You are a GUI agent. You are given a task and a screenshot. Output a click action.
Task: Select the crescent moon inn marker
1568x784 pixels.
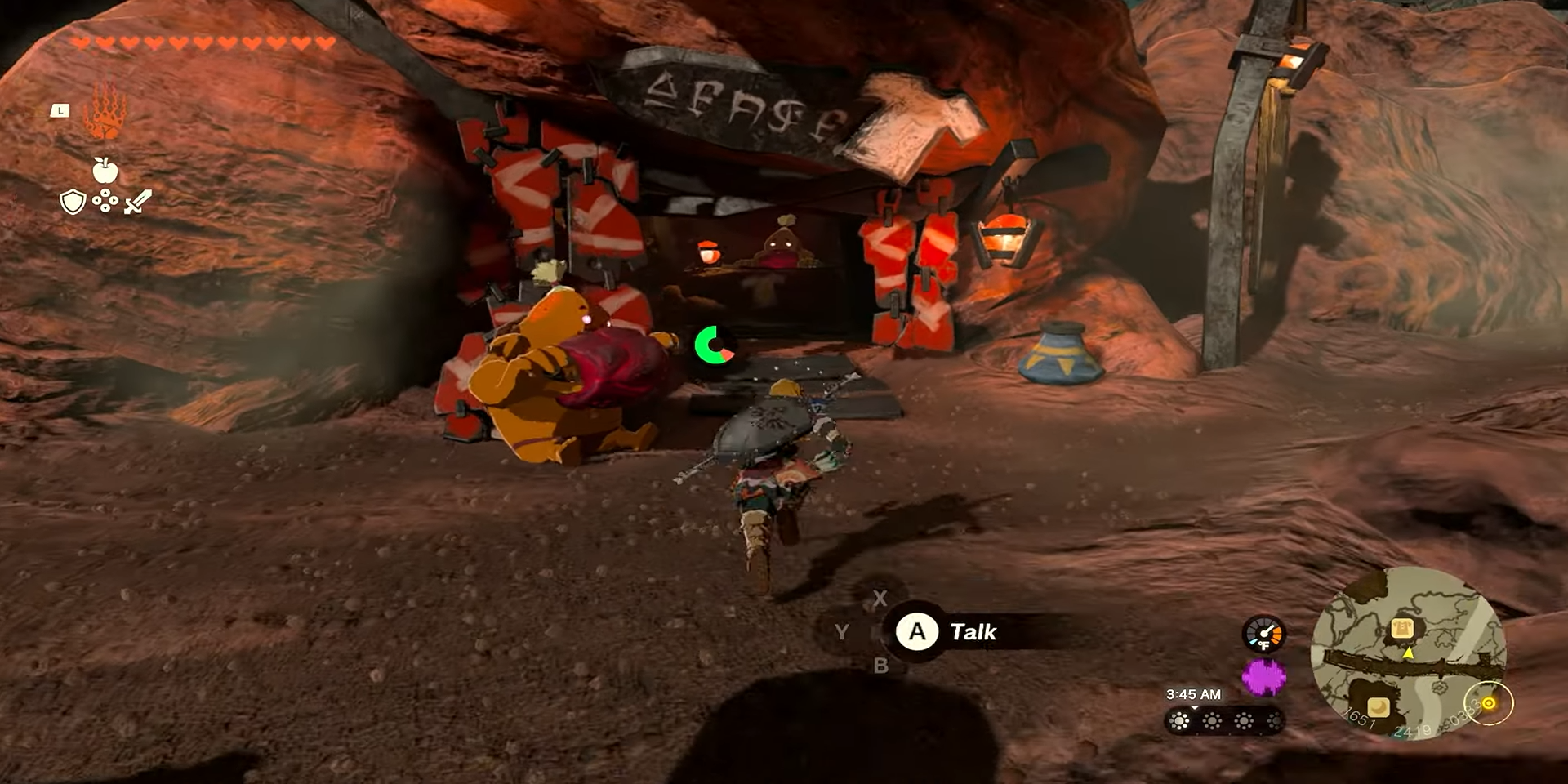(1379, 706)
